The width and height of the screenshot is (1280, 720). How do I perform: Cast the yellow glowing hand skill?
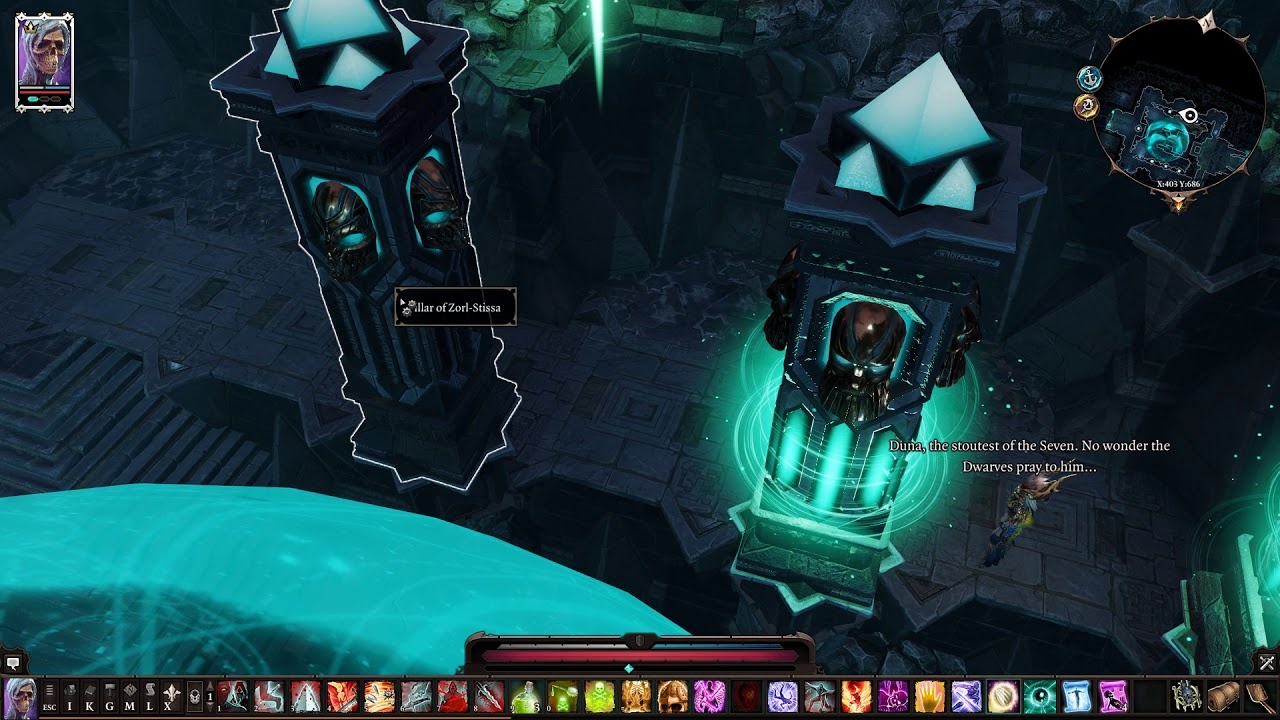pos(929,696)
